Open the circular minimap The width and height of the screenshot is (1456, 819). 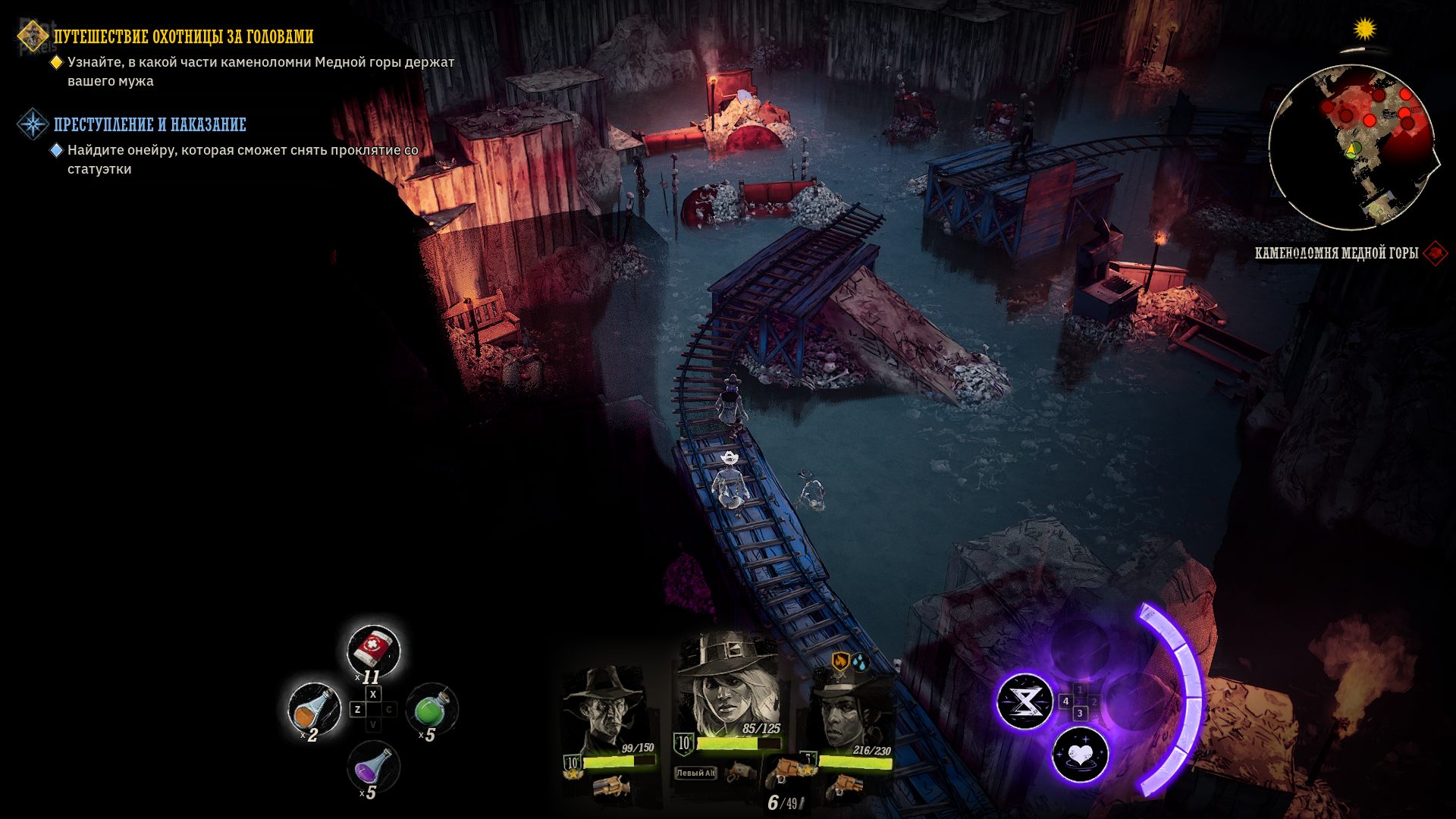pyautogui.click(x=1351, y=147)
